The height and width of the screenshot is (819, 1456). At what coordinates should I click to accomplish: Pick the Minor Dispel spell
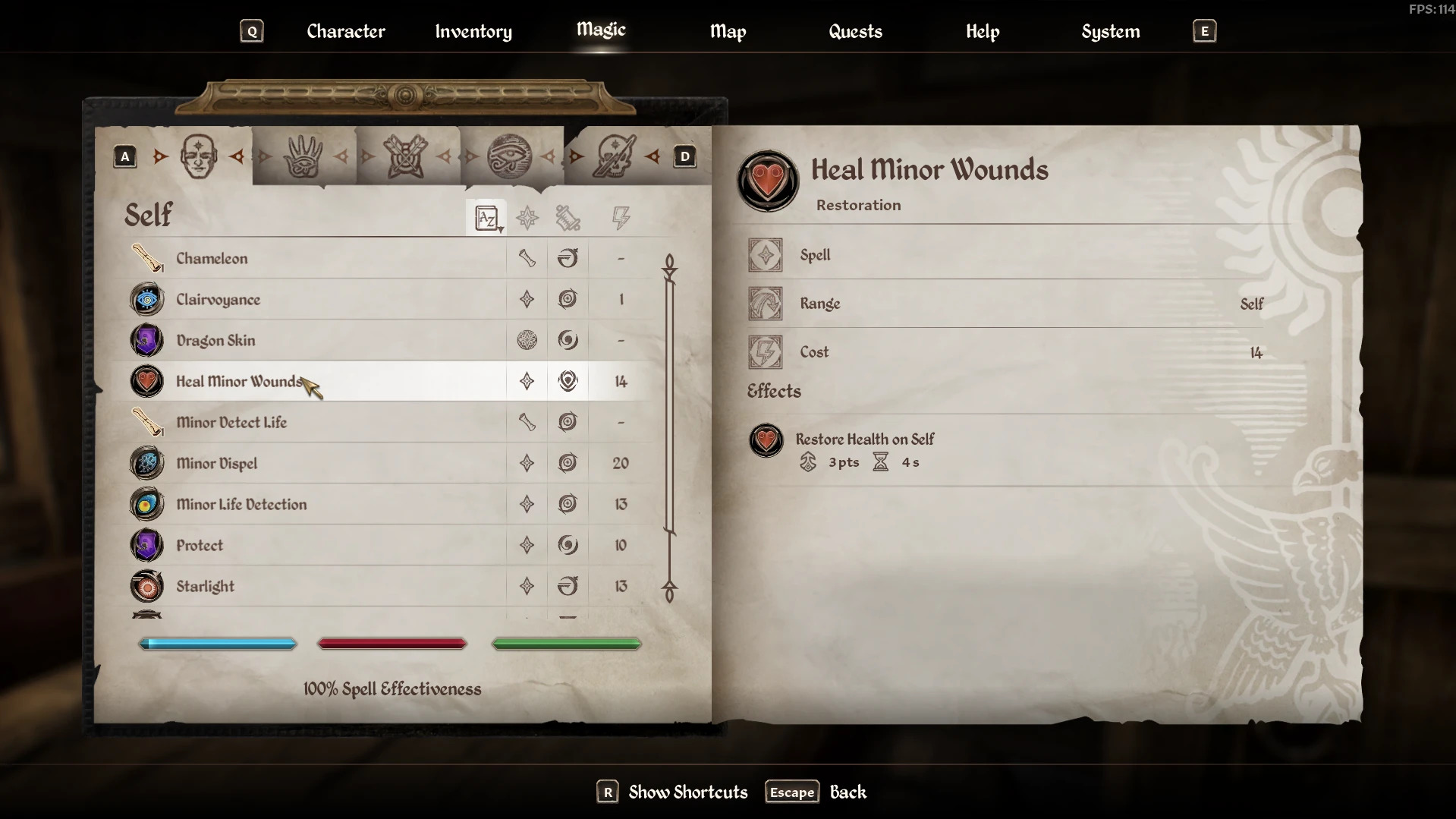click(216, 463)
